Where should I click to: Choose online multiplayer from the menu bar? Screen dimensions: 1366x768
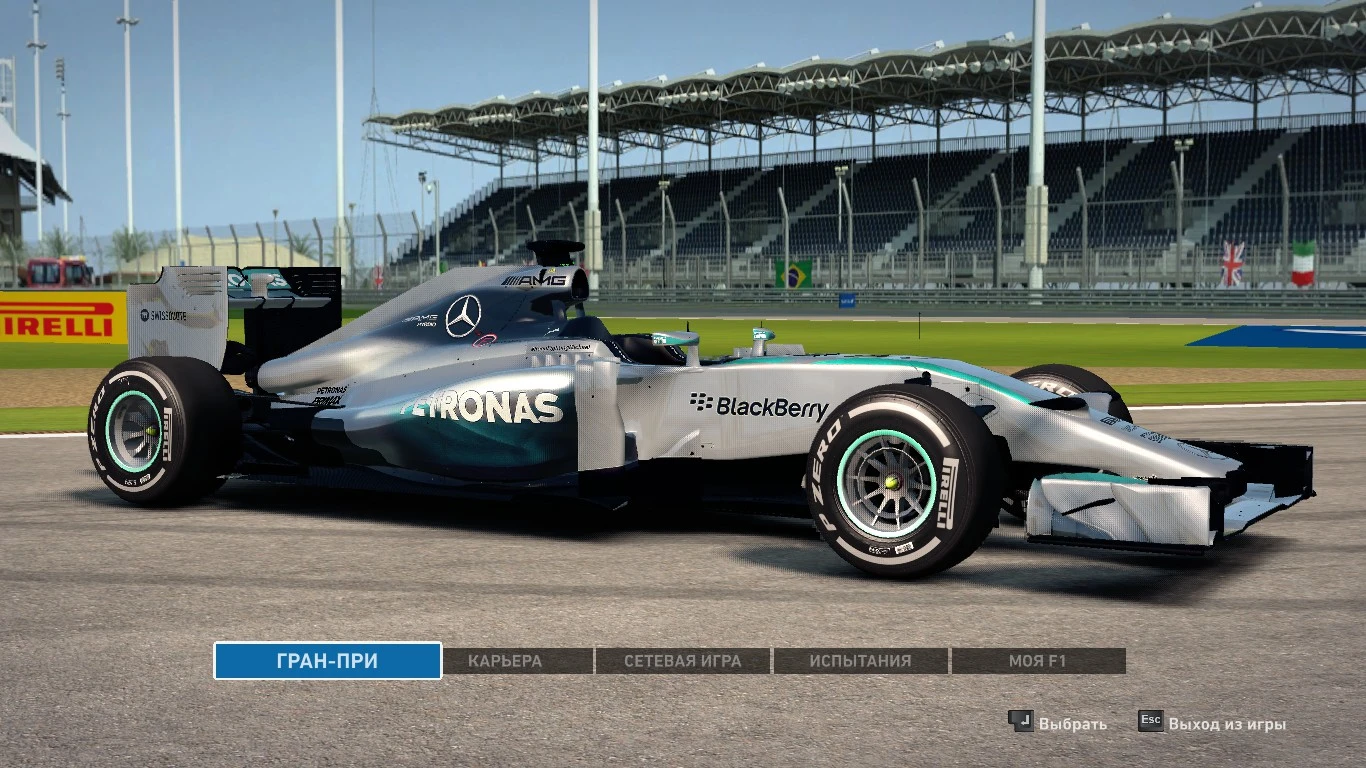pos(681,661)
